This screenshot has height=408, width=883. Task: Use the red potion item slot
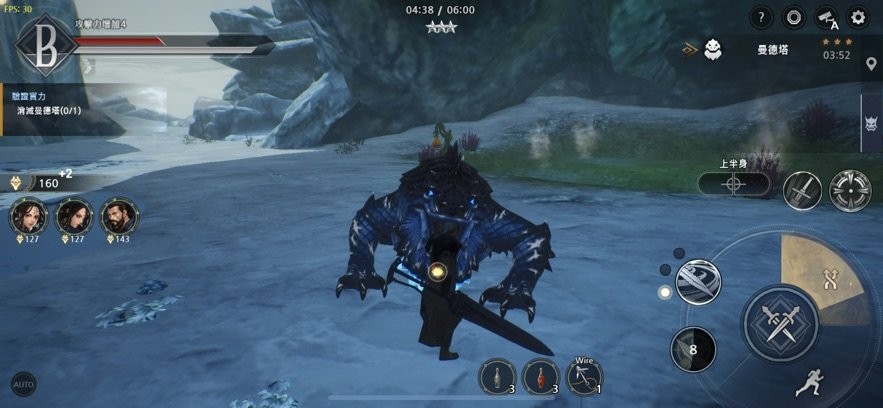541,376
